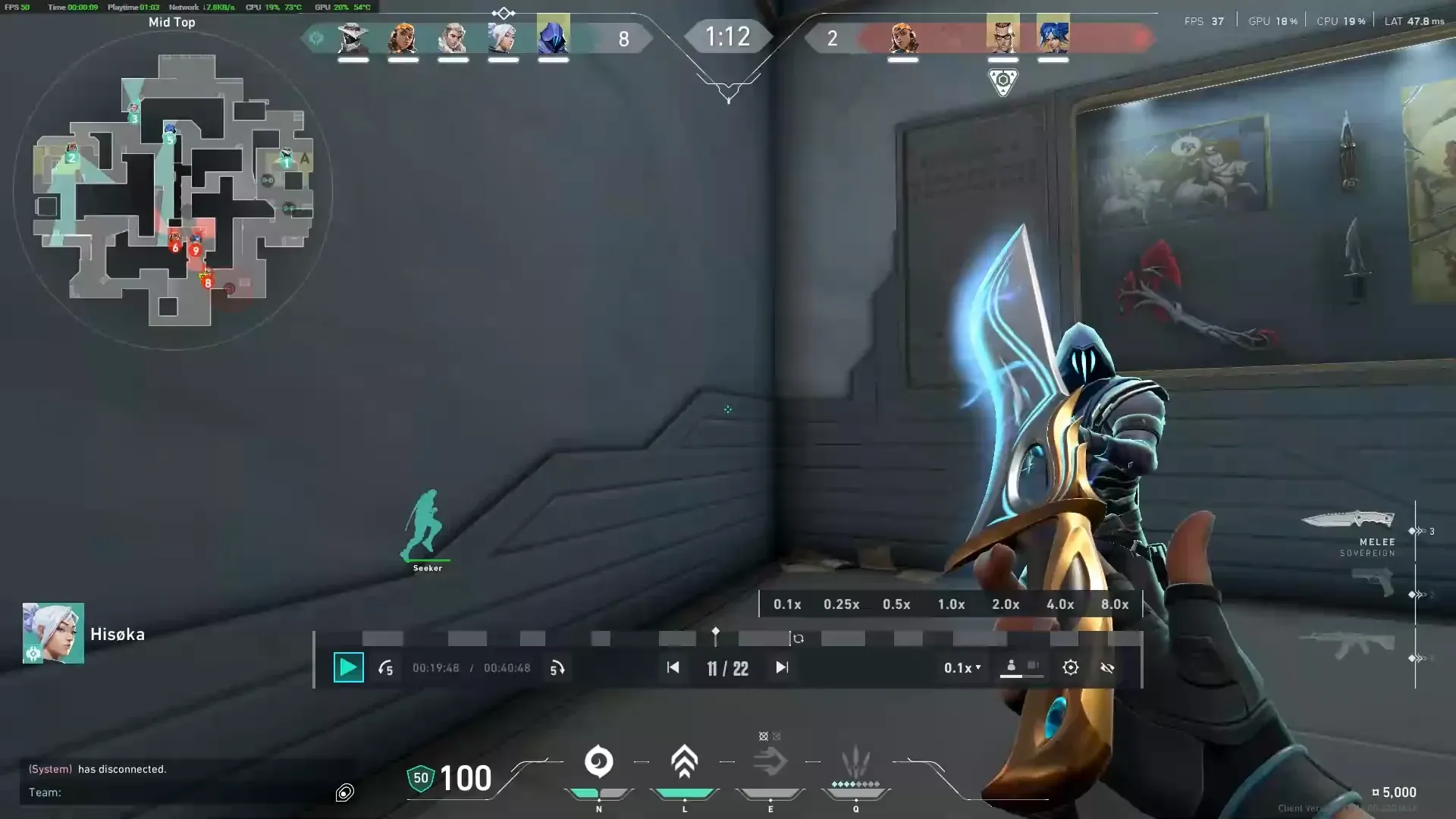Click the Updraft ability icon
Screen dimensions: 1456x819
(x=685, y=761)
